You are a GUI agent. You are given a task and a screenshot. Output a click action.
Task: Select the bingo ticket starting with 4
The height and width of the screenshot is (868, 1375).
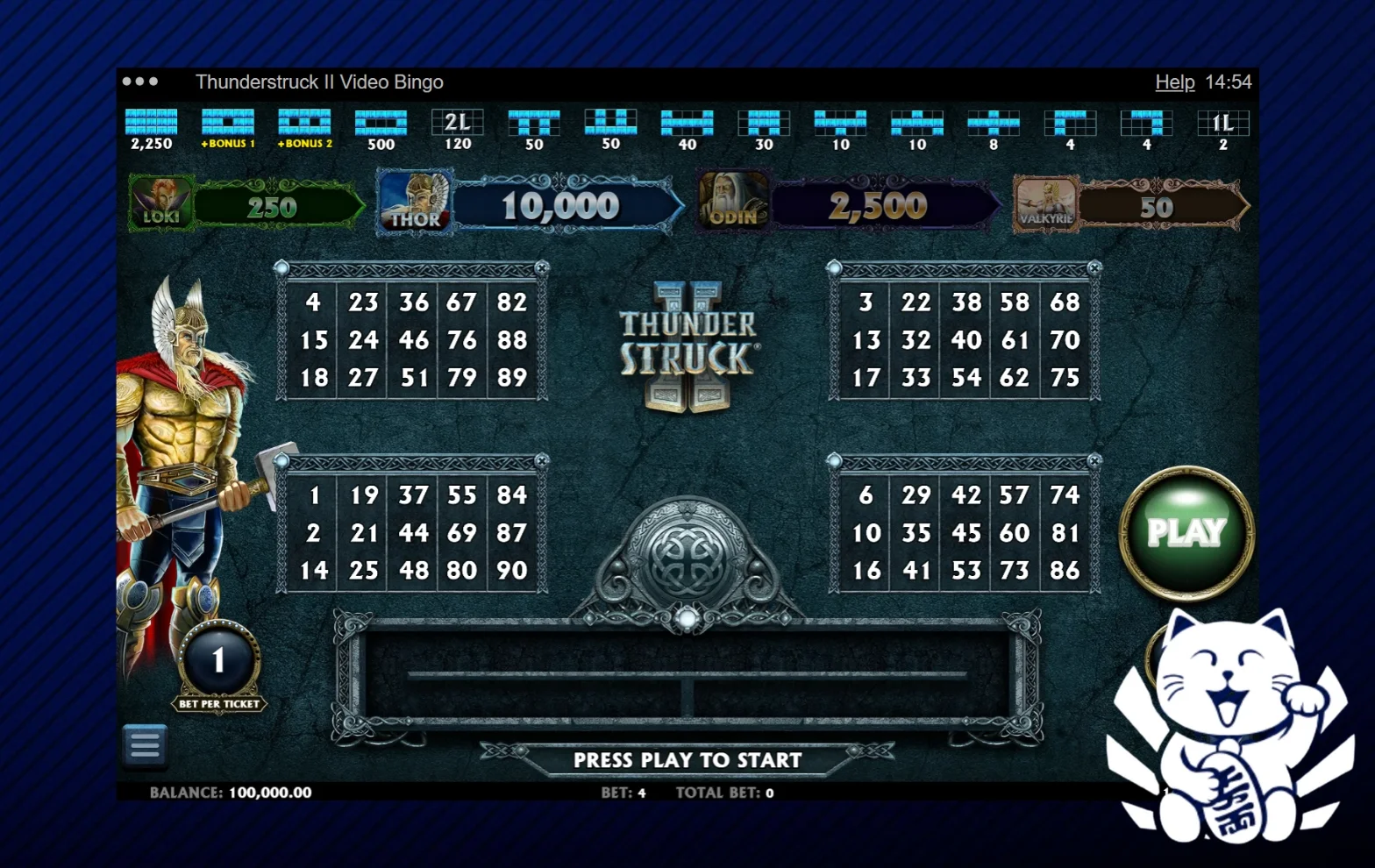coord(412,340)
